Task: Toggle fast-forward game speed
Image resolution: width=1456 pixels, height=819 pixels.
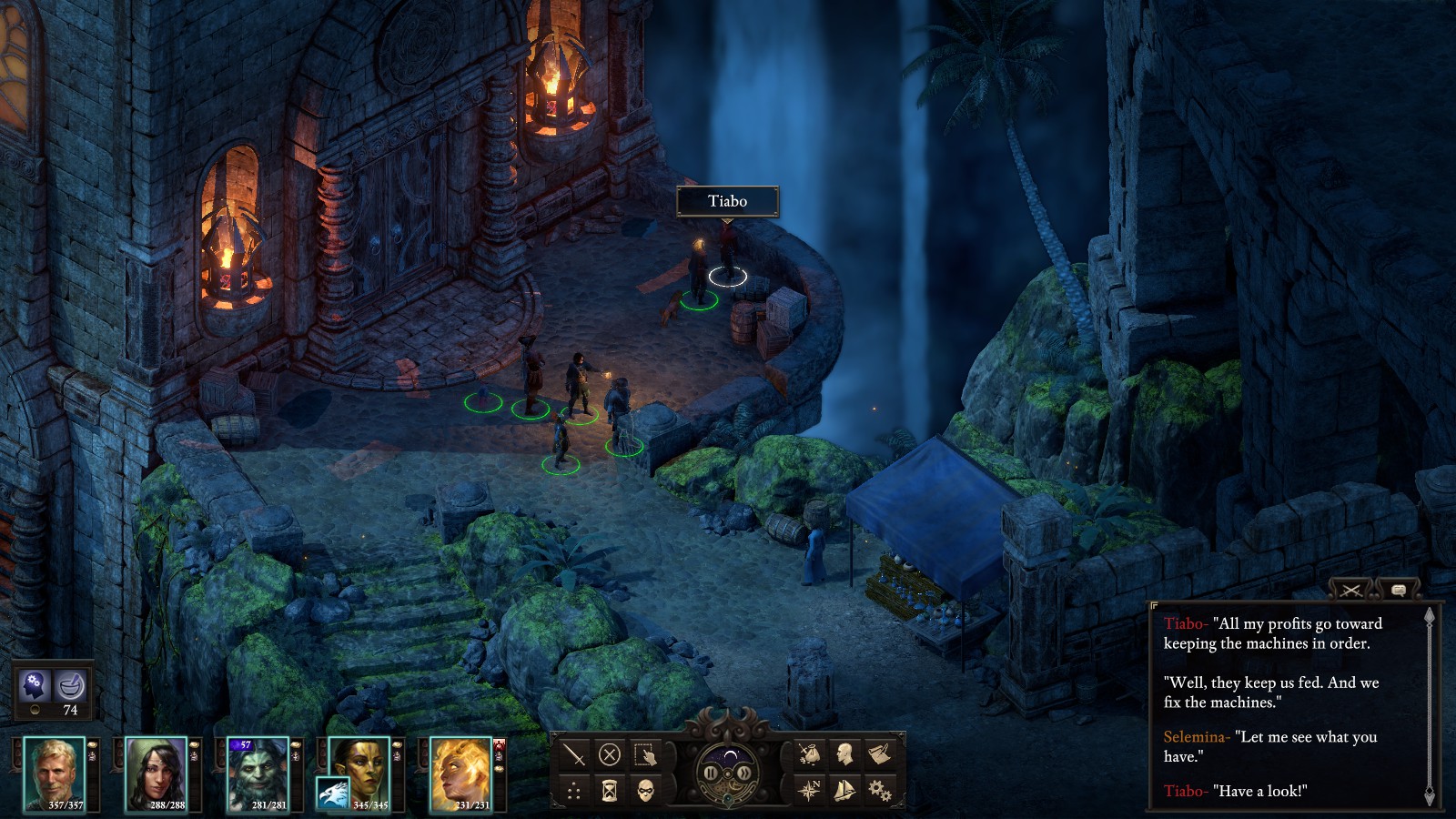Action: [743, 773]
